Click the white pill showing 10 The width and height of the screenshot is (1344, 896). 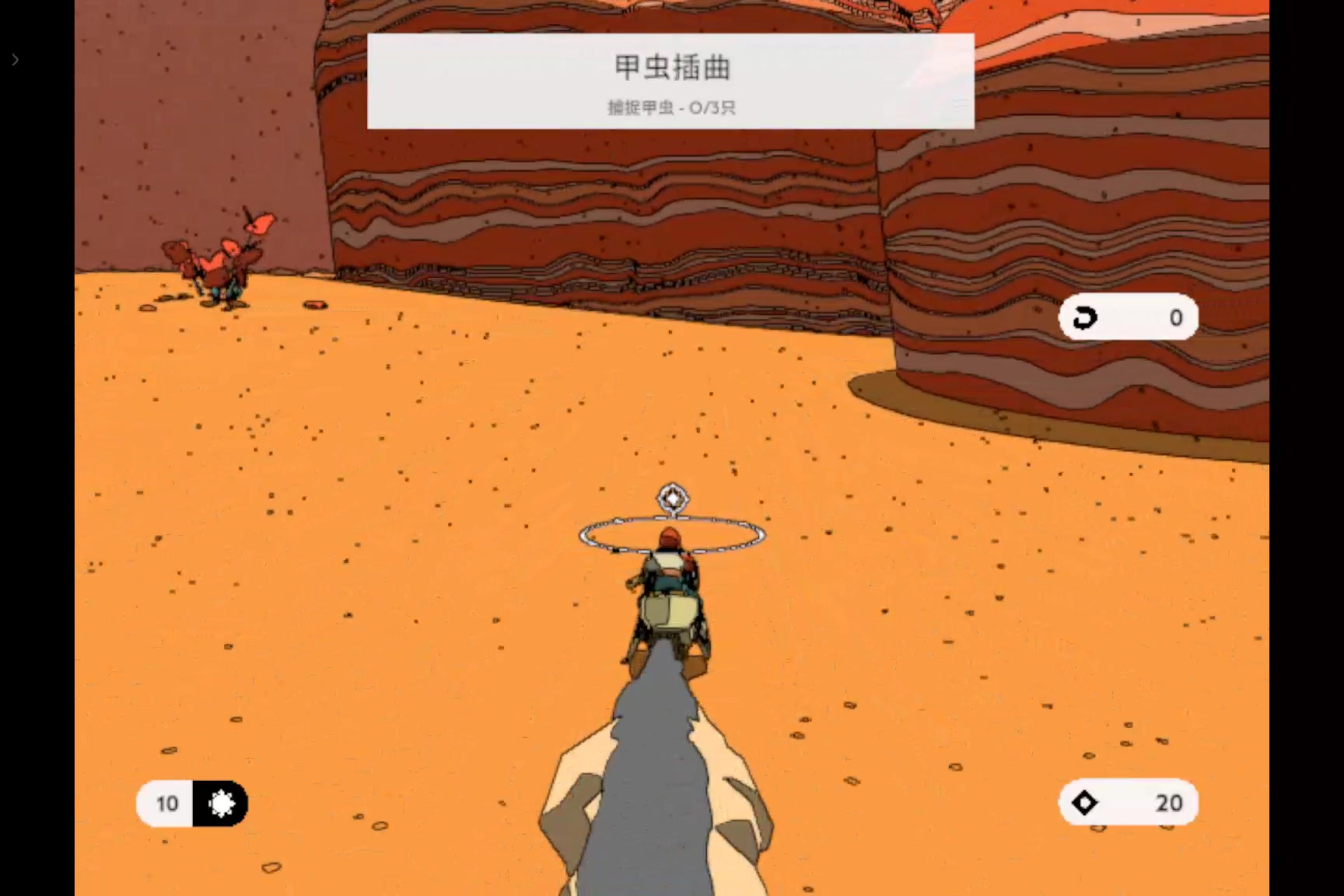(x=167, y=803)
